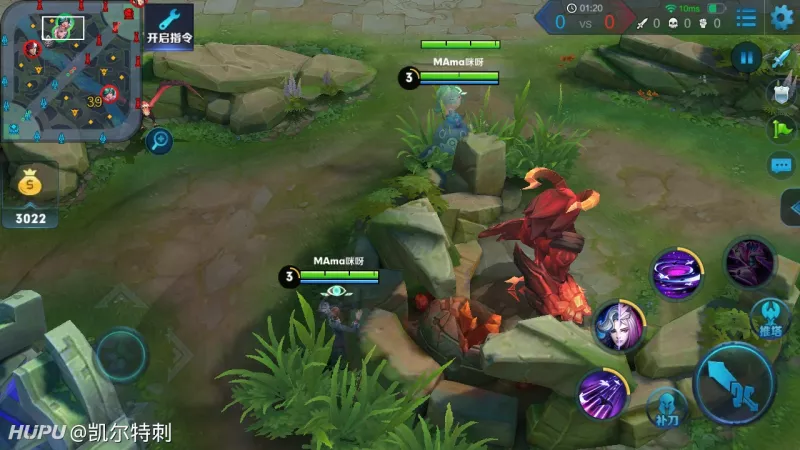800x450 pixels.
Task: Open the minimap magnifier zoom button
Action: pyautogui.click(x=158, y=141)
